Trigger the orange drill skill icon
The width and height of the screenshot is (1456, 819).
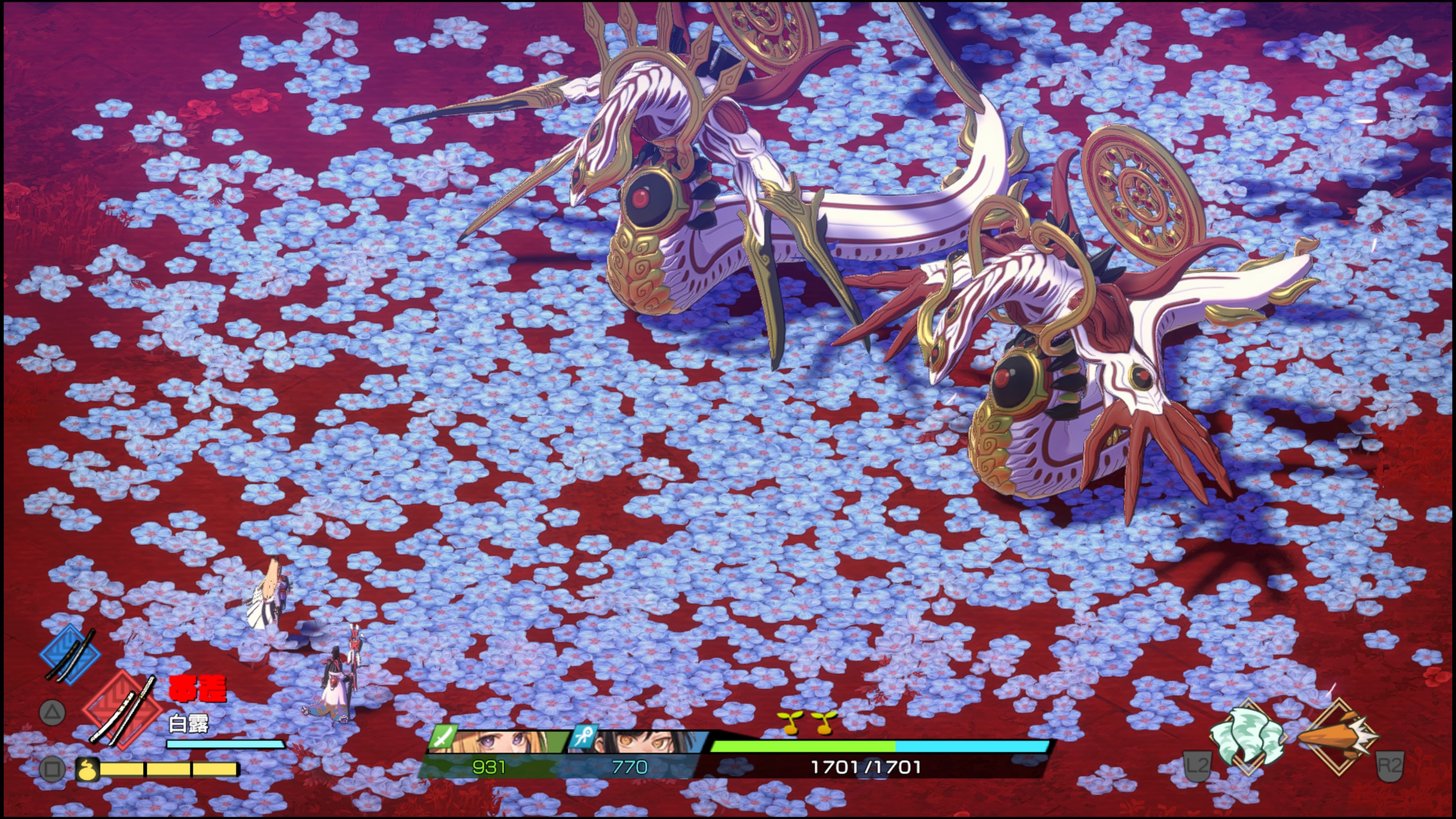[x=1337, y=736]
